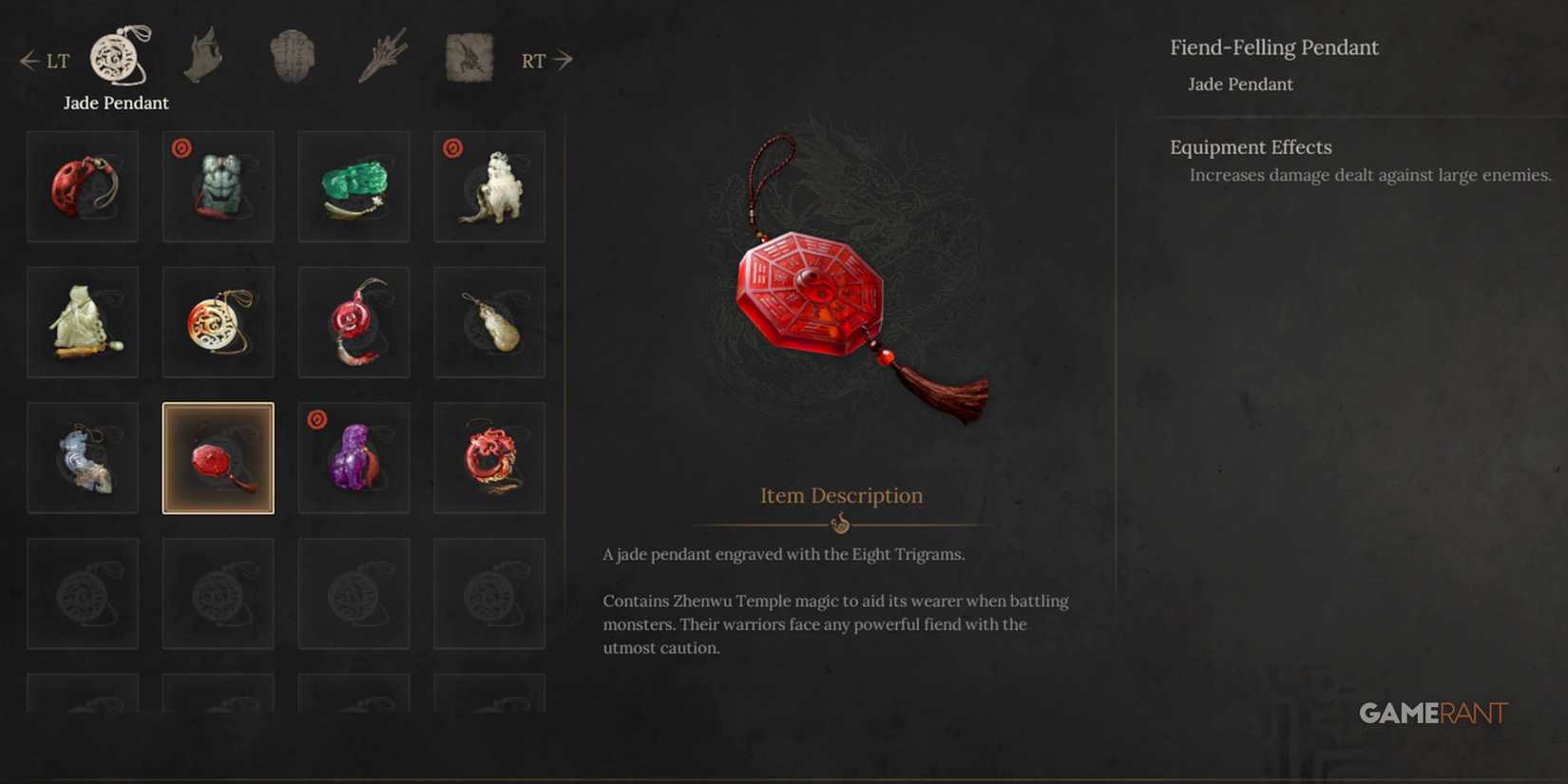The image size is (1568, 784).
Task: Click an empty locked pendant slot
Action: coord(83,593)
